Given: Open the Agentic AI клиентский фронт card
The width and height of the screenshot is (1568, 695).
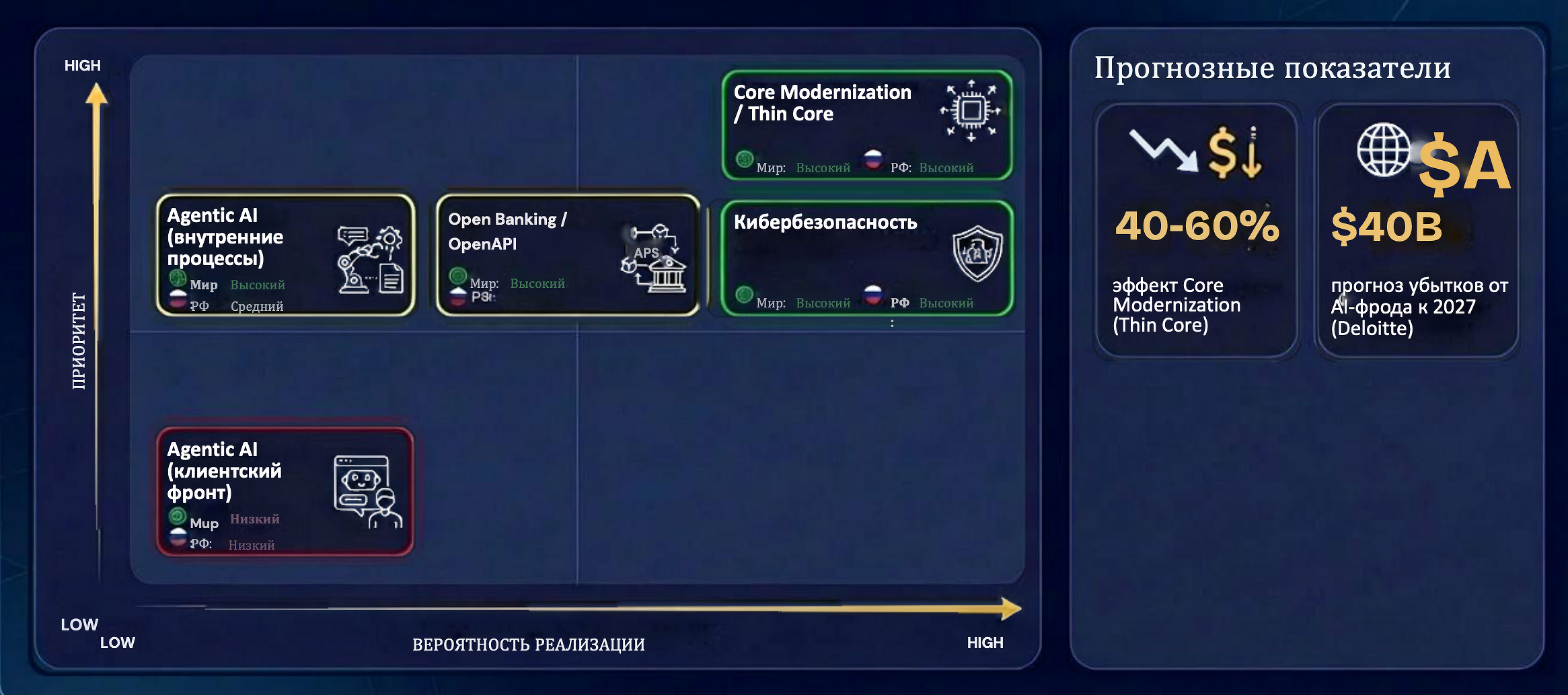Looking at the screenshot, I should [285, 492].
